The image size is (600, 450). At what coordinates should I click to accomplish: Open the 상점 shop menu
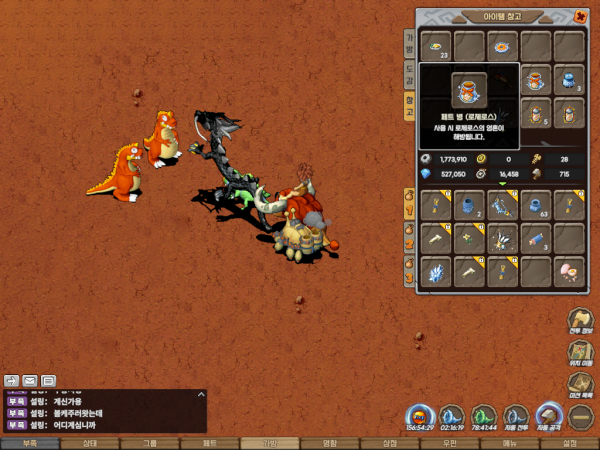[x=390, y=442]
